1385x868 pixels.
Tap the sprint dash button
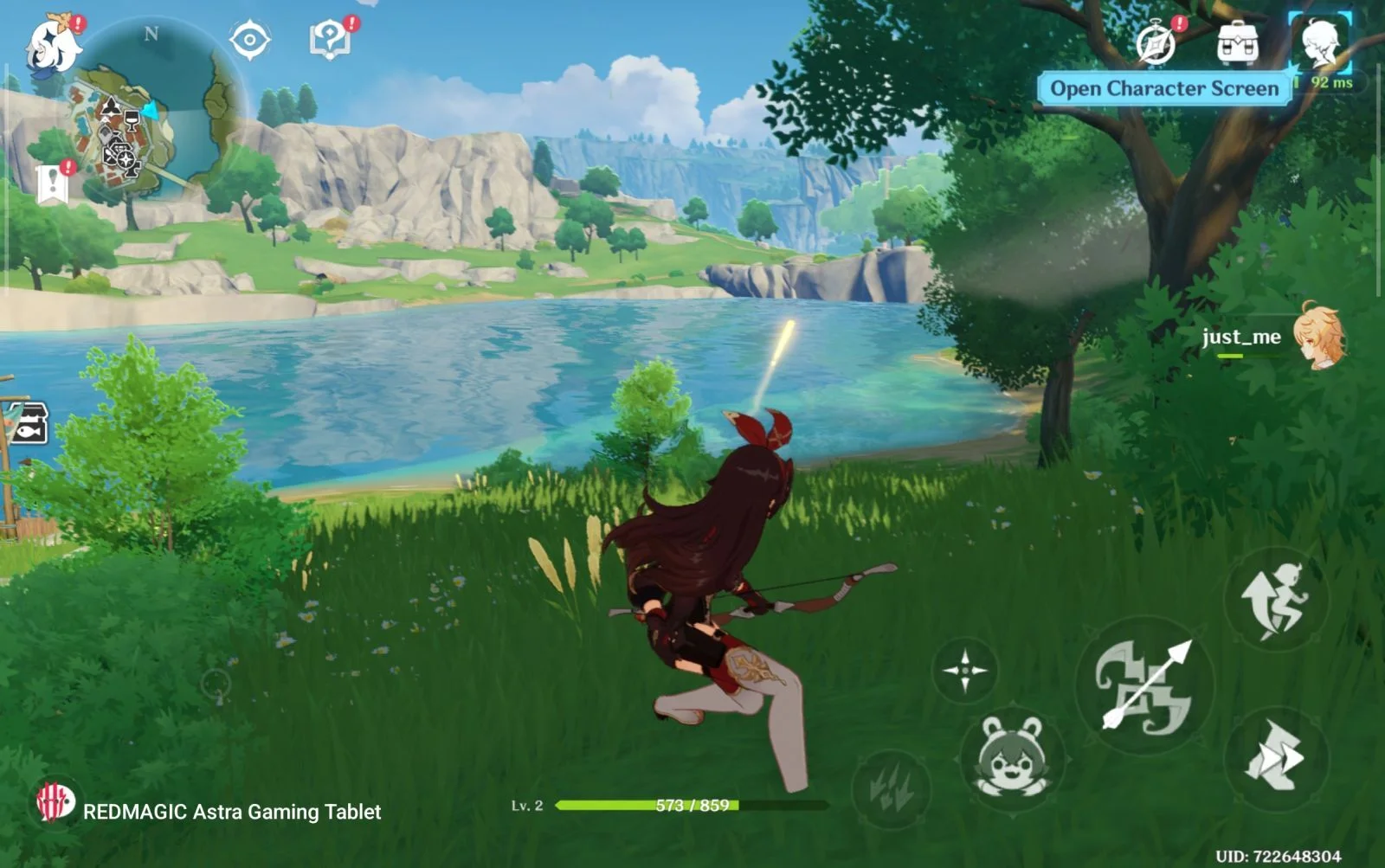[1275, 757]
